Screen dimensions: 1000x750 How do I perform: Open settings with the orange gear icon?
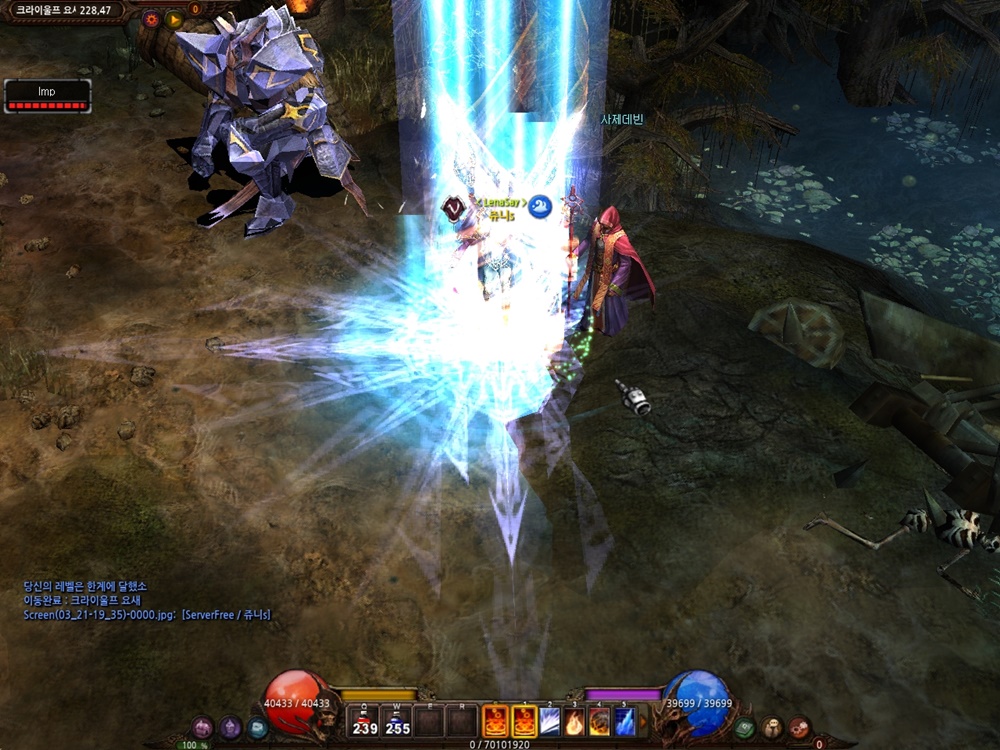click(x=151, y=18)
